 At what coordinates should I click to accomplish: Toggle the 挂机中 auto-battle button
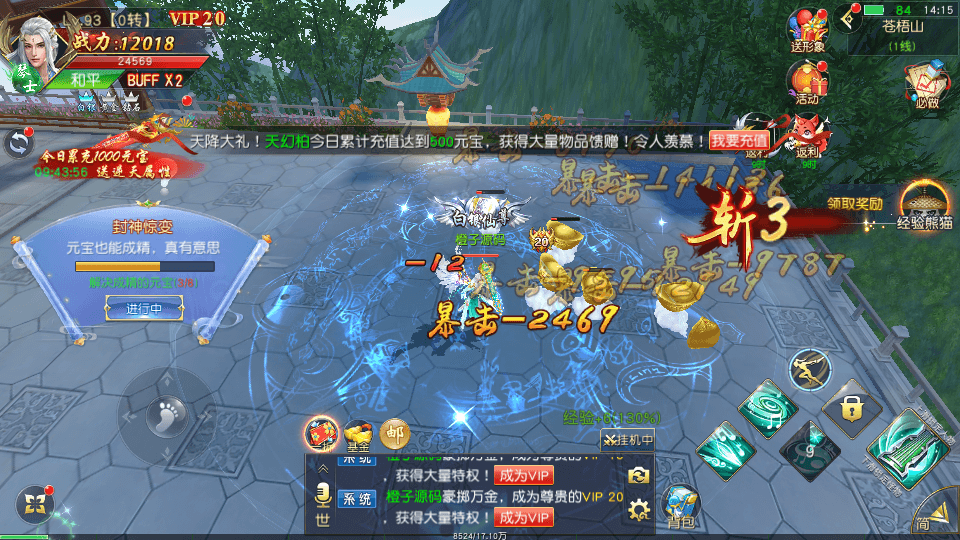pyautogui.click(x=628, y=439)
